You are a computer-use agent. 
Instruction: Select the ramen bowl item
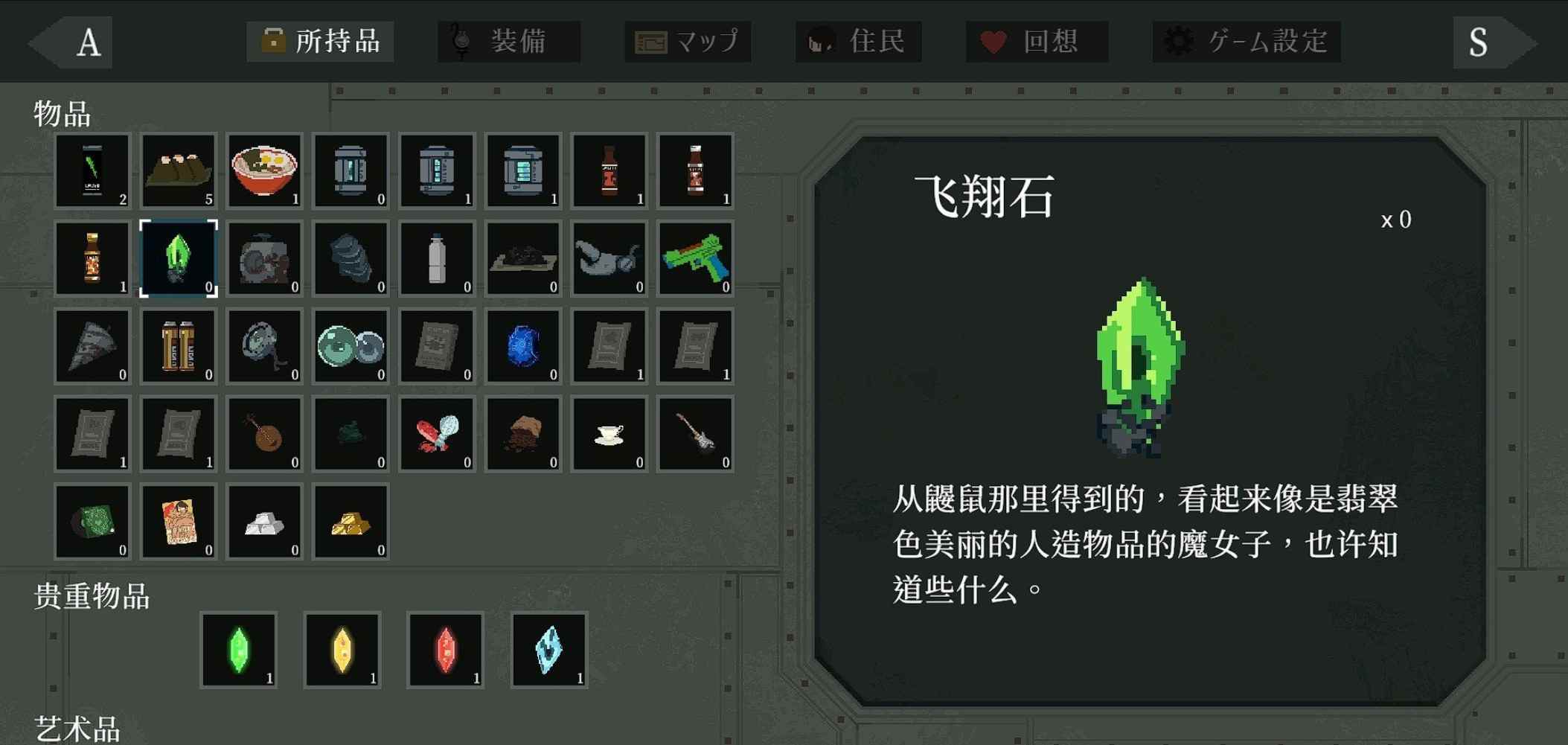coord(264,171)
